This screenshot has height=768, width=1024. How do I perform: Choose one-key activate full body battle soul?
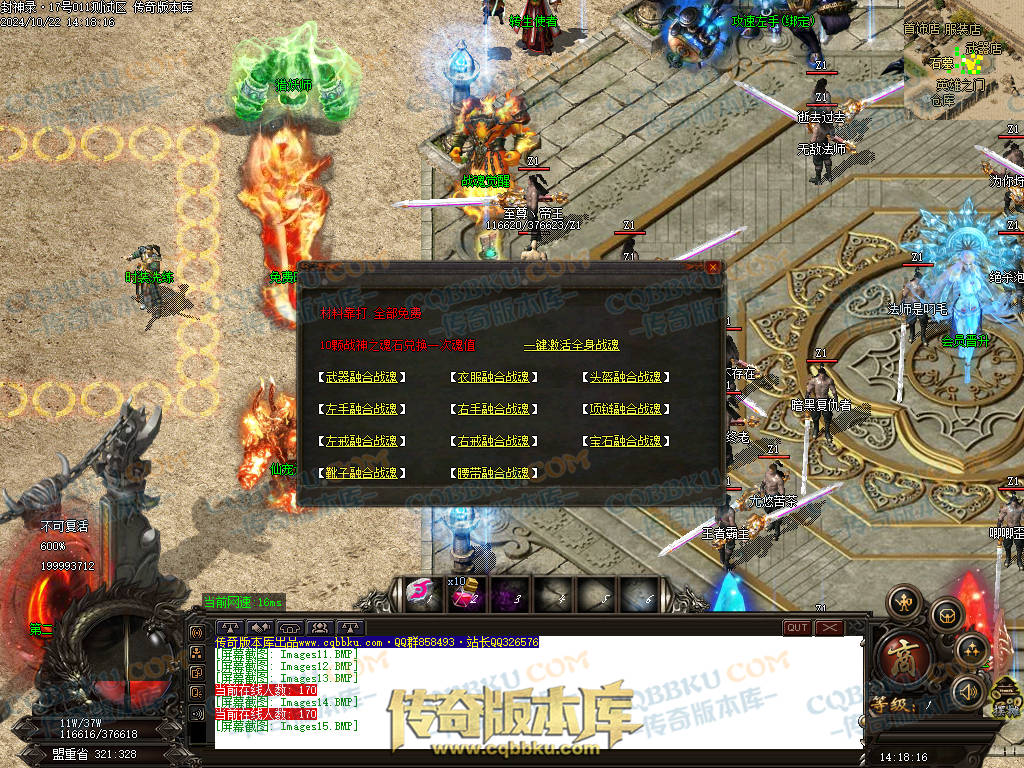571,345
